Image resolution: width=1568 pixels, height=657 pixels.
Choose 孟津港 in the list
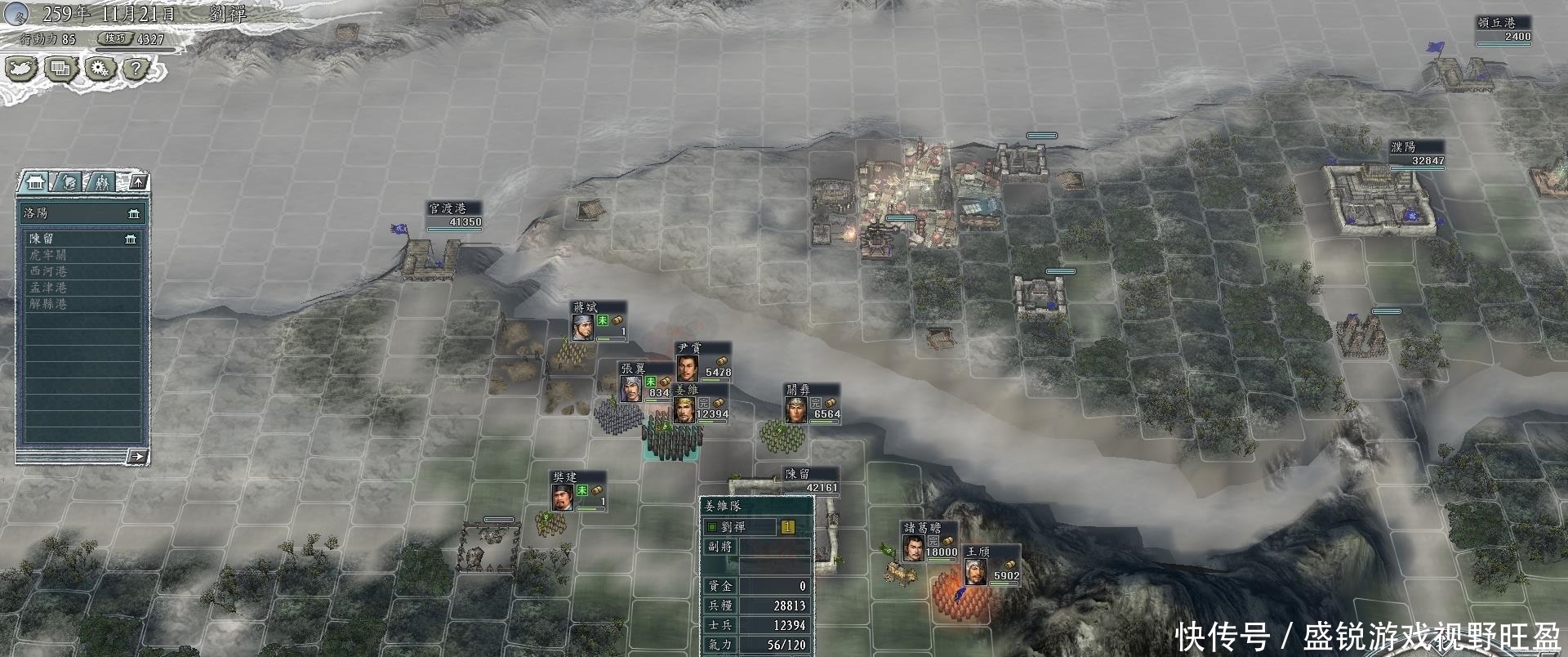pyautogui.click(x=82, y=288)
